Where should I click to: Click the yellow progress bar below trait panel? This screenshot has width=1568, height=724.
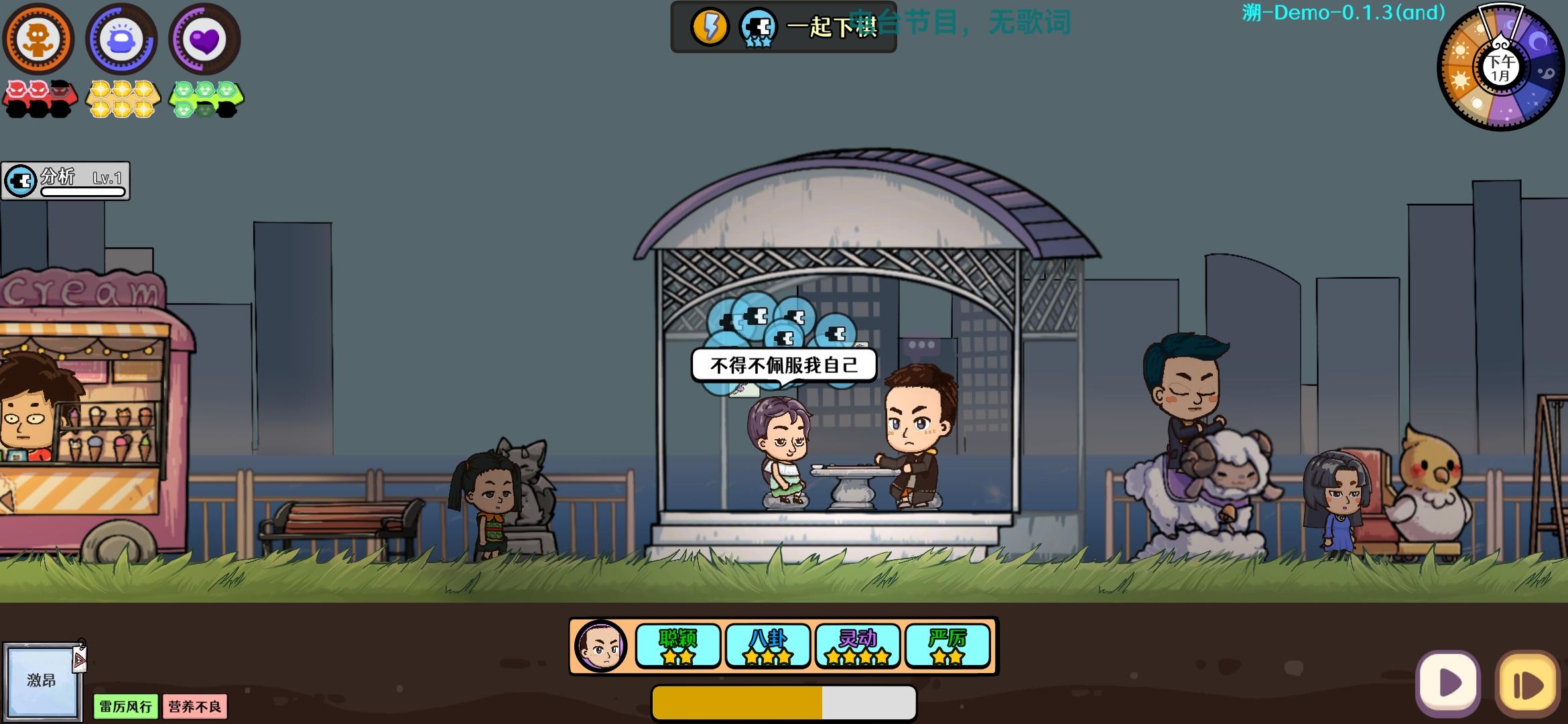(784, 701)
